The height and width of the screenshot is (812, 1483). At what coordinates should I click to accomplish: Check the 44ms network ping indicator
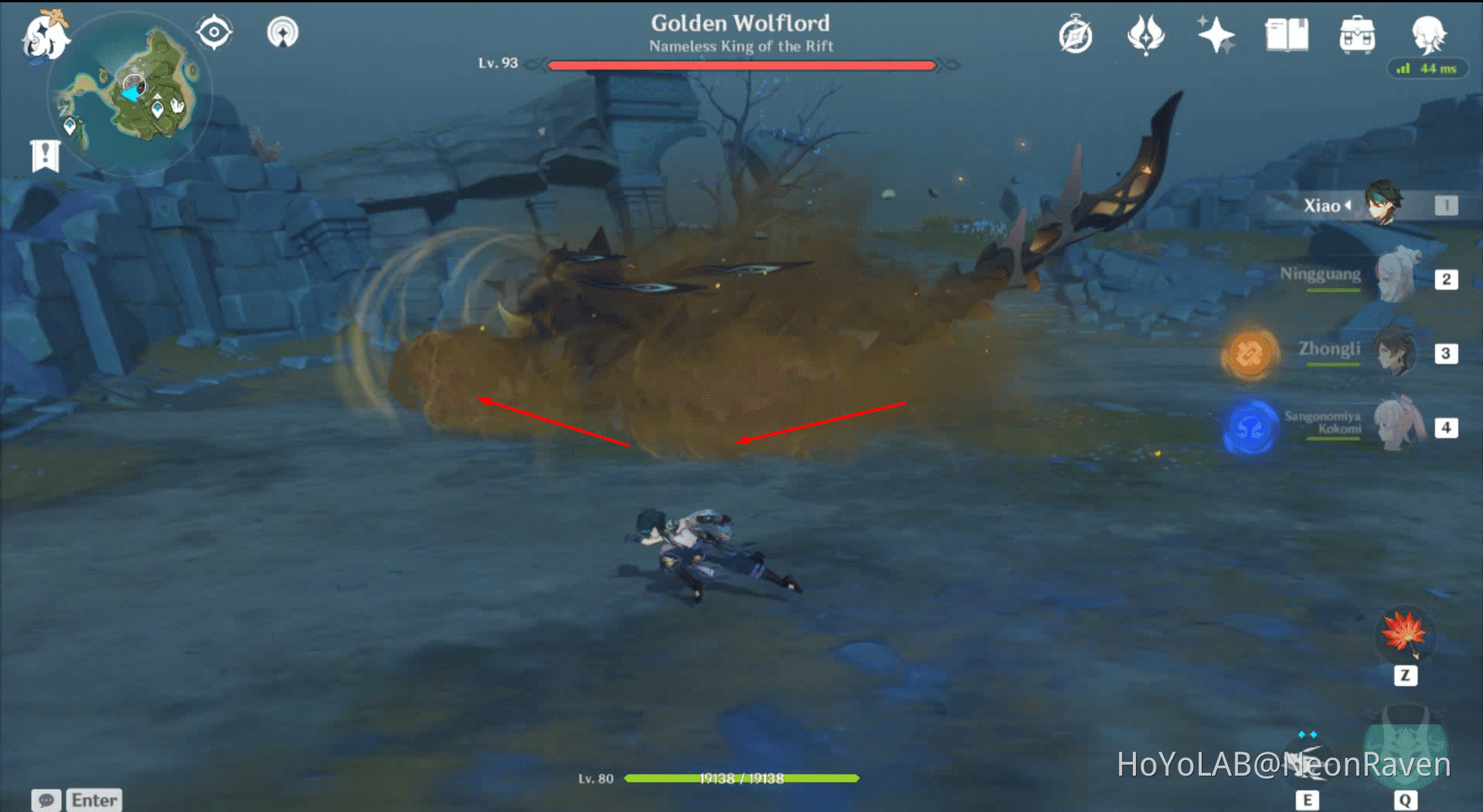pos(1427,70)
